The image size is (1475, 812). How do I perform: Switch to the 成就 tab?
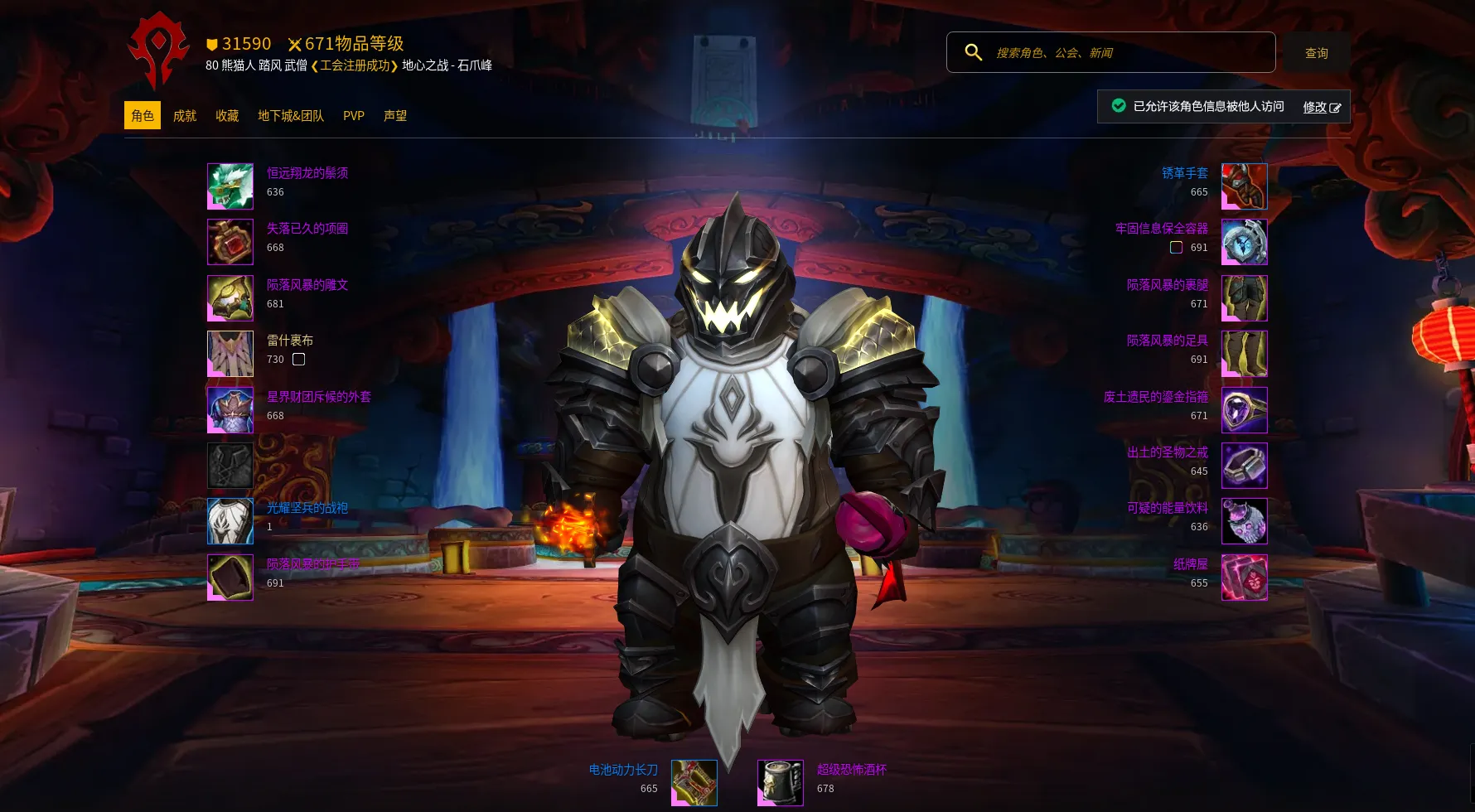[184, 116]
